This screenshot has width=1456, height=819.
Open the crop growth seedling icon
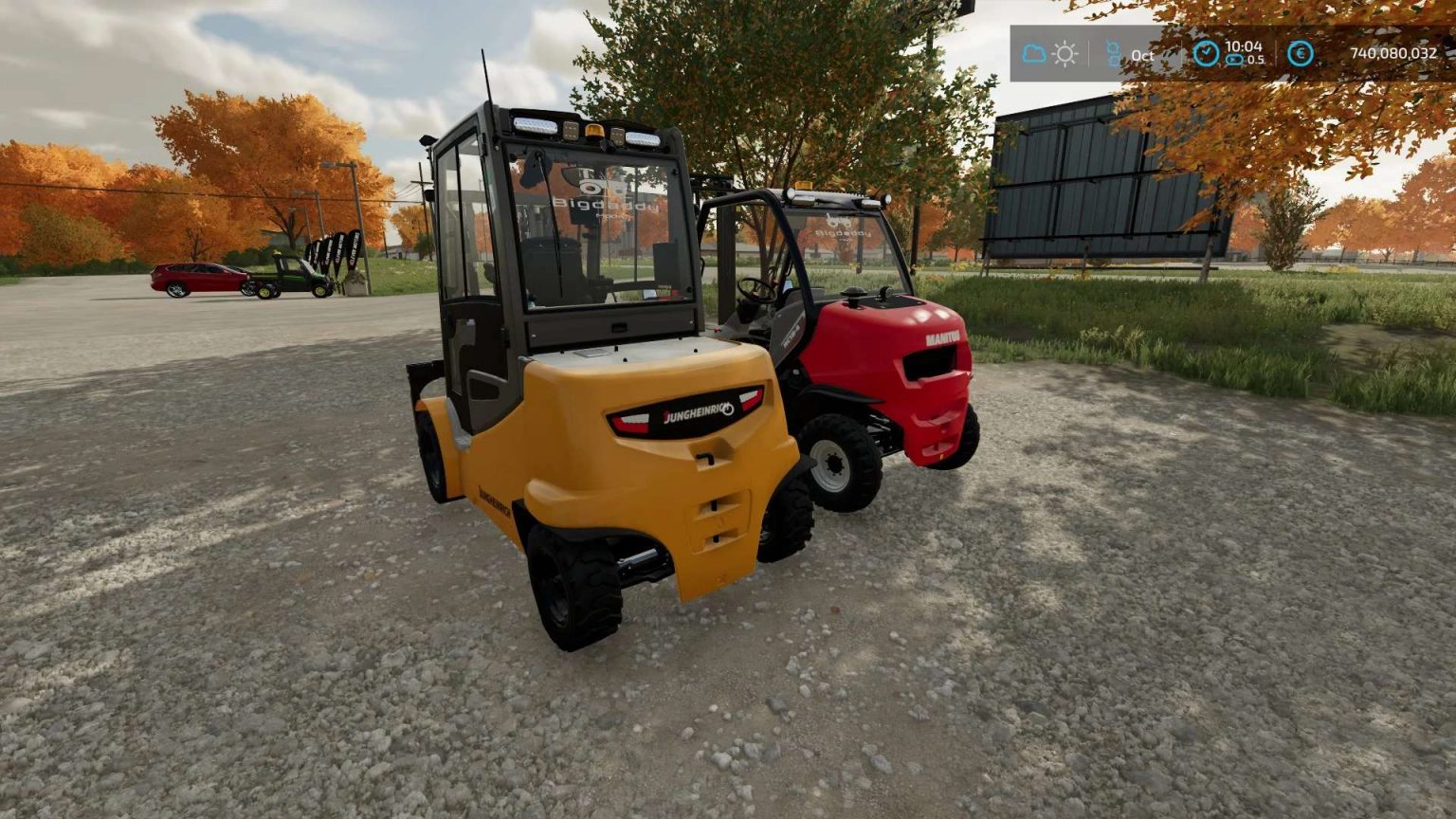(x=1114, y=52)
